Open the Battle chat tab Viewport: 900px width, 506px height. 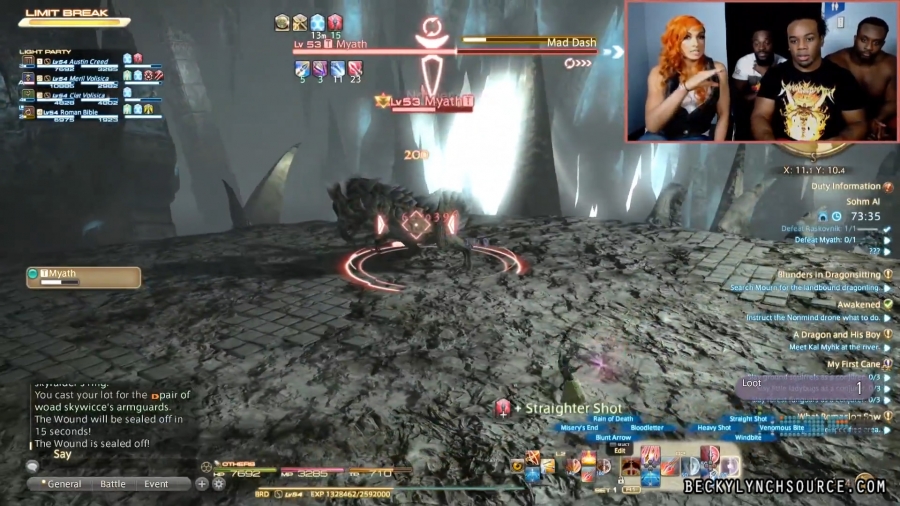(113, 484)
